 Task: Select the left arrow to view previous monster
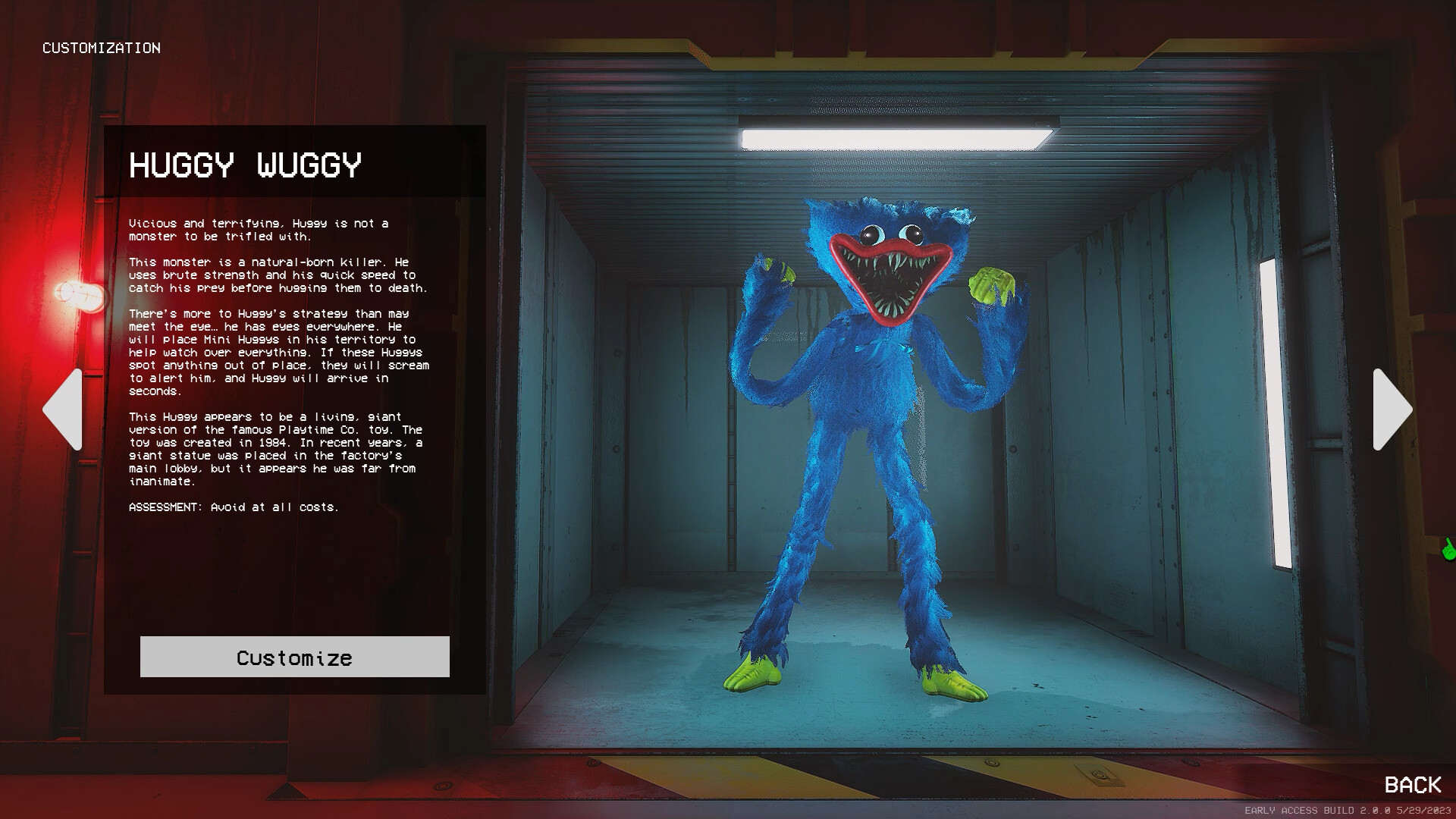[65, 411]
